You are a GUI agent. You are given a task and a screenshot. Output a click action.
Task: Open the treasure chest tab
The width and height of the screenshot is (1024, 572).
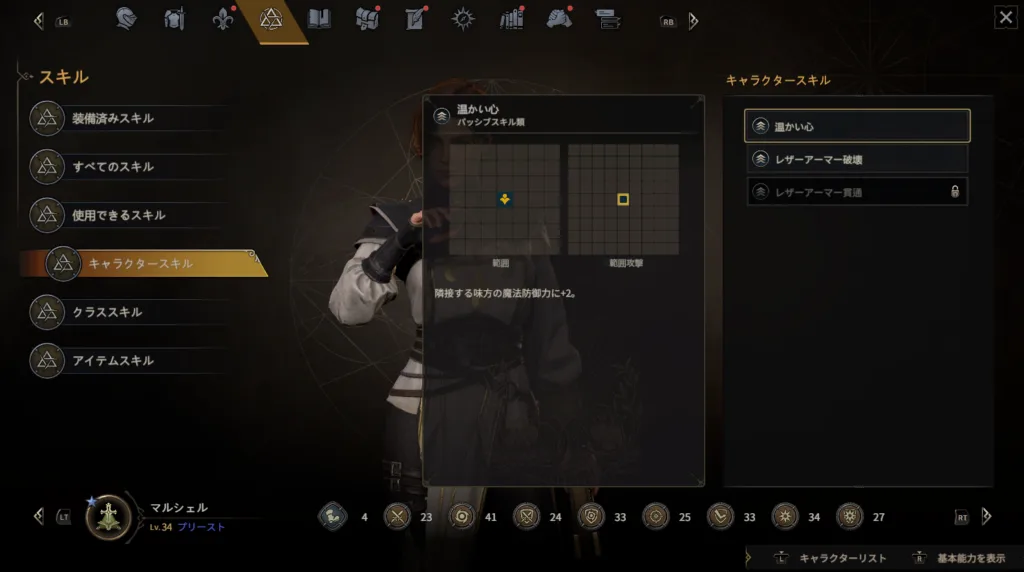[x=367, y=19]
